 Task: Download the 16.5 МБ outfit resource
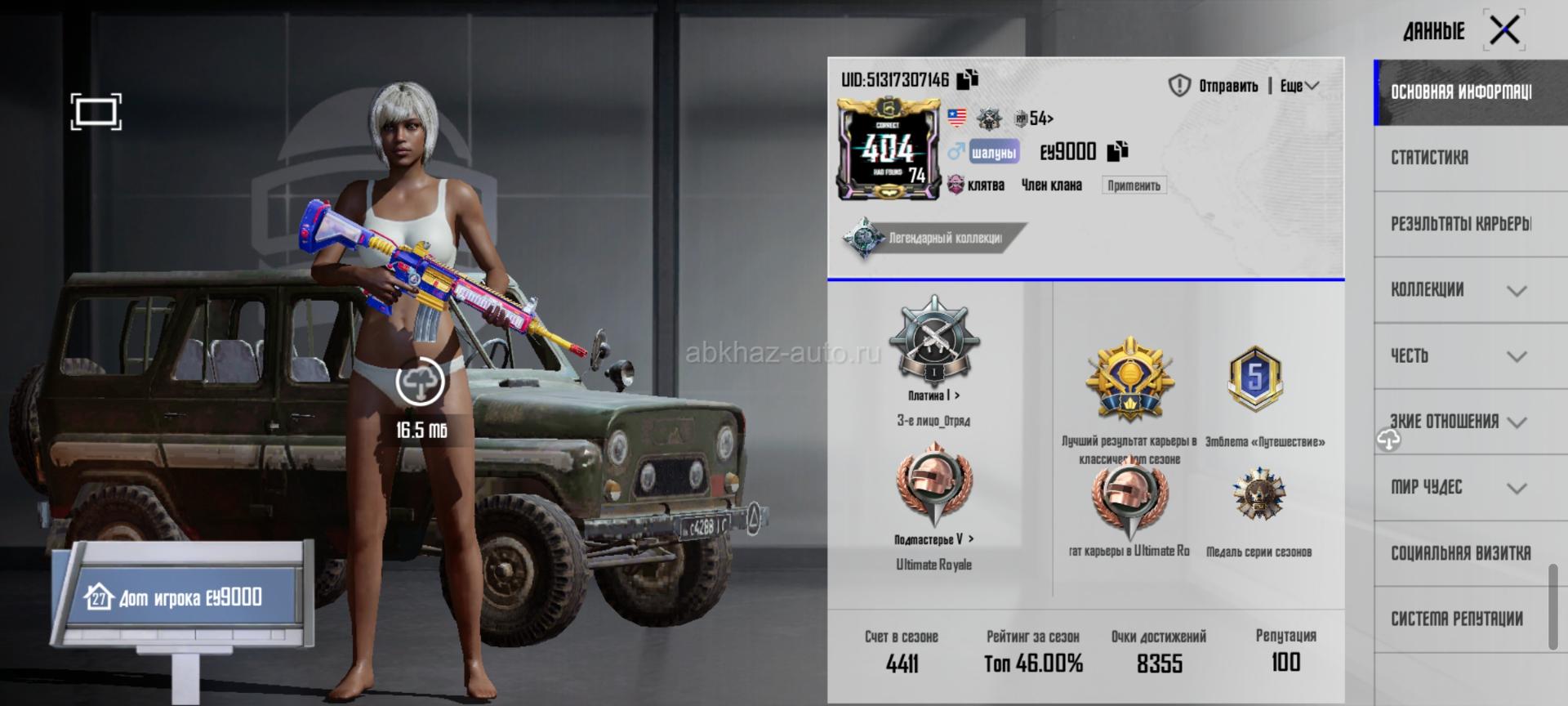[421, 382]
